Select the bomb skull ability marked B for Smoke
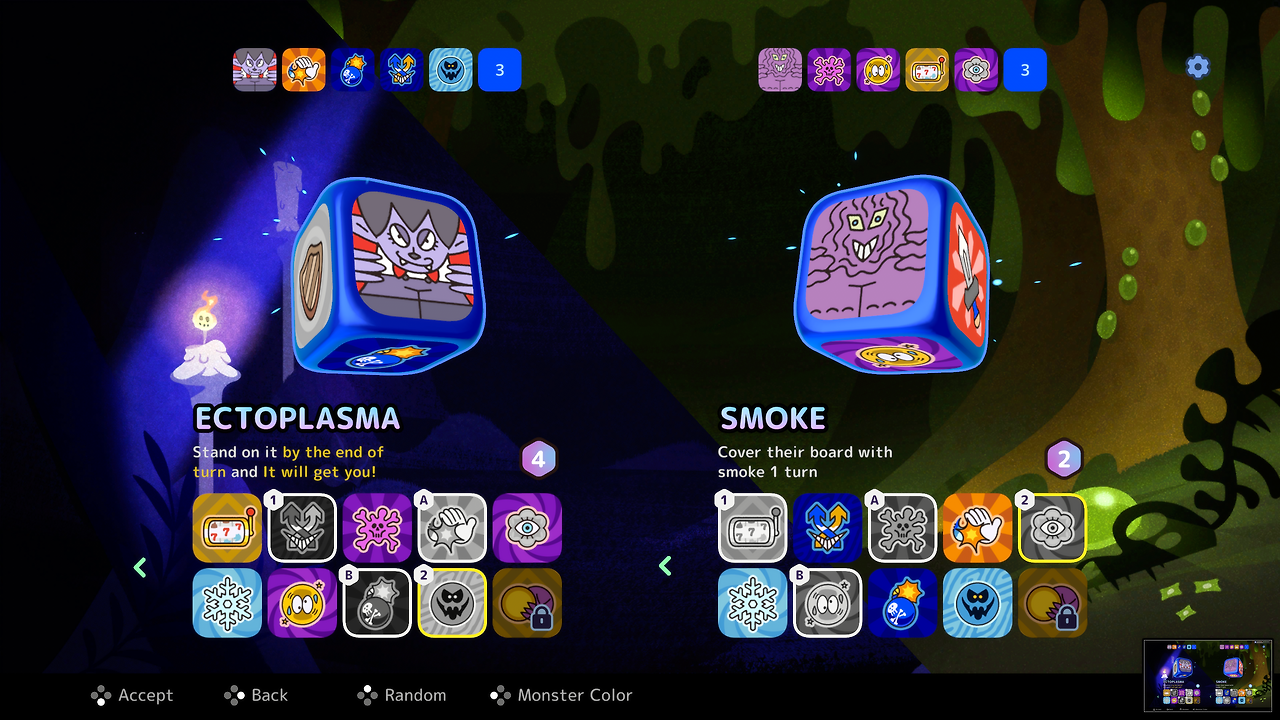The width and height of the screenshot is (1280, 720). point(902,603)
